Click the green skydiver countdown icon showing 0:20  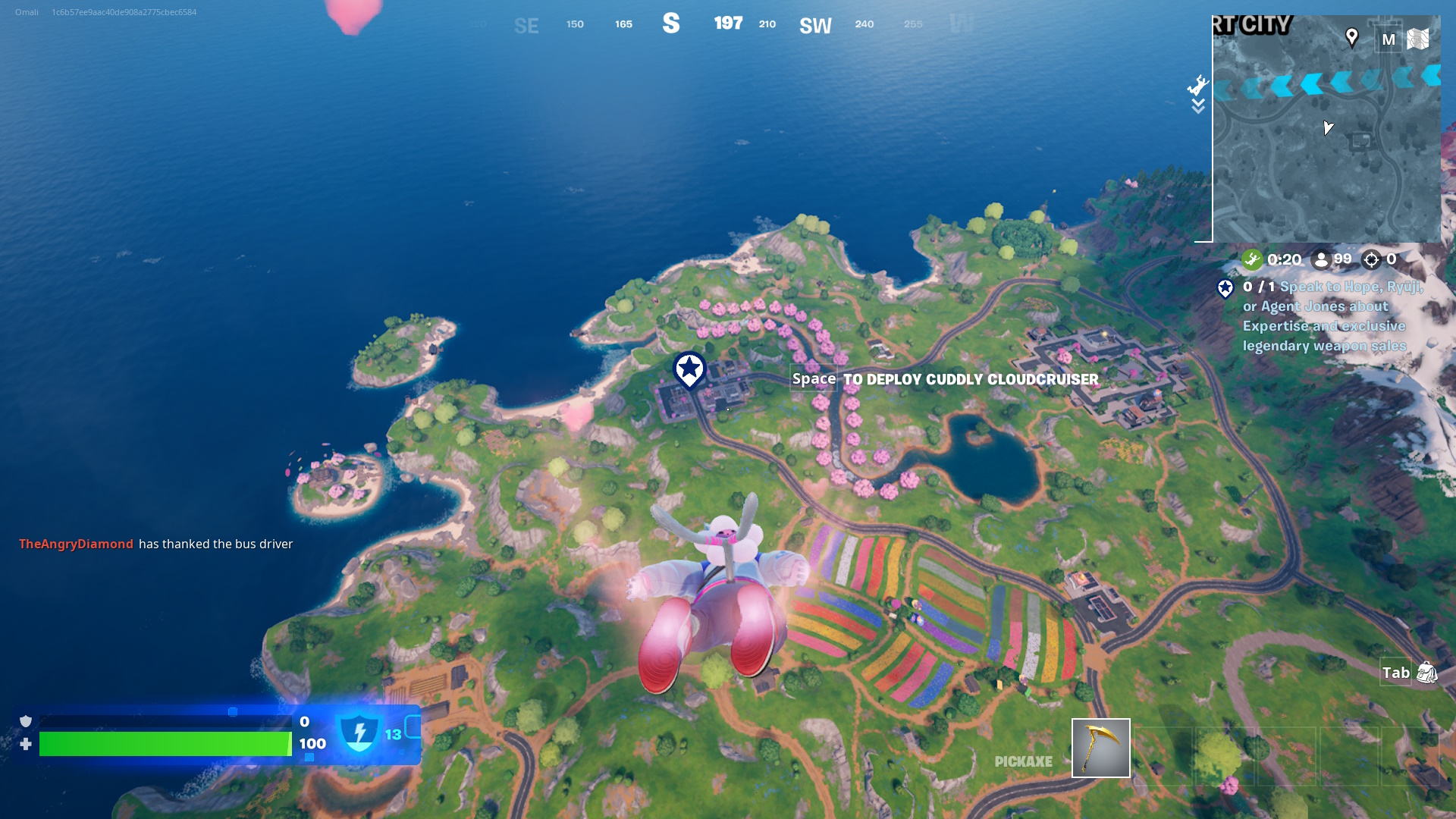[1253, 259]
